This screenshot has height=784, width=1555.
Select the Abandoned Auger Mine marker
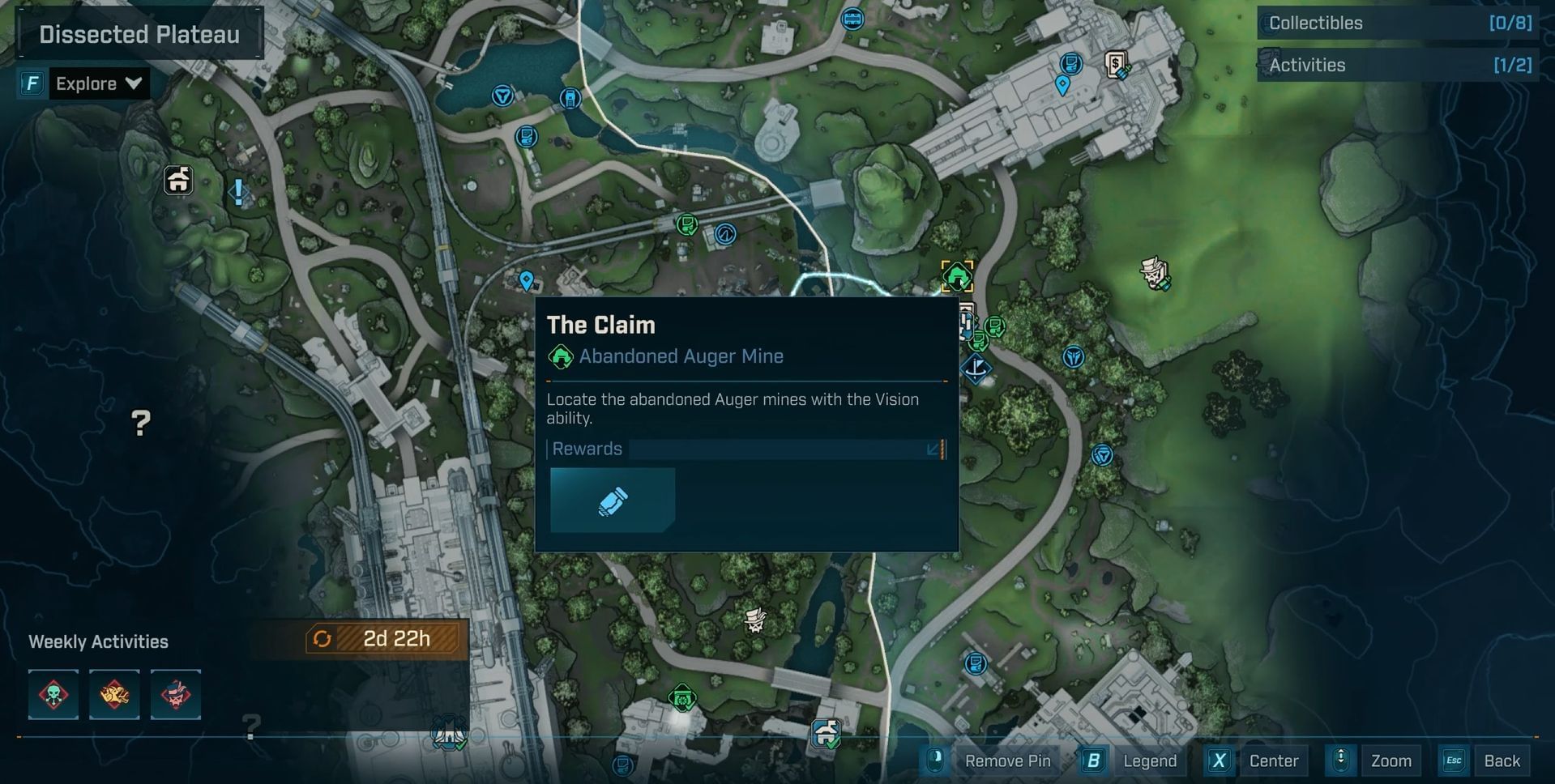957,276
